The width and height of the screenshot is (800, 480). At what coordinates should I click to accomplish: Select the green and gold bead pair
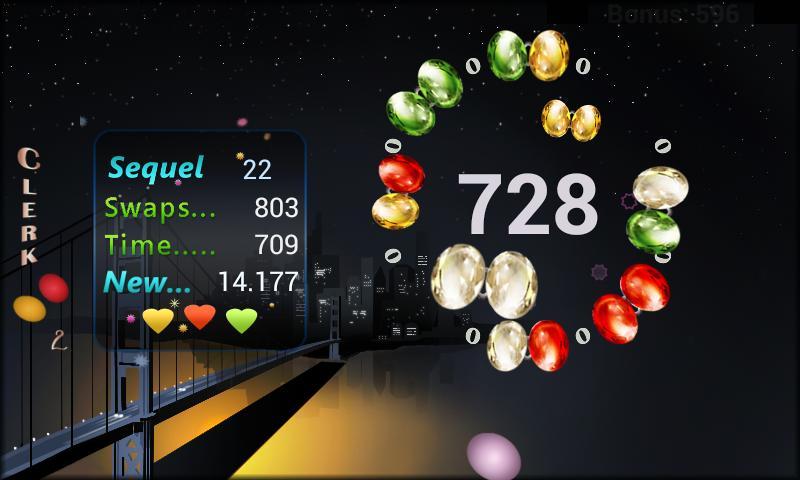[x=528, y=54]
